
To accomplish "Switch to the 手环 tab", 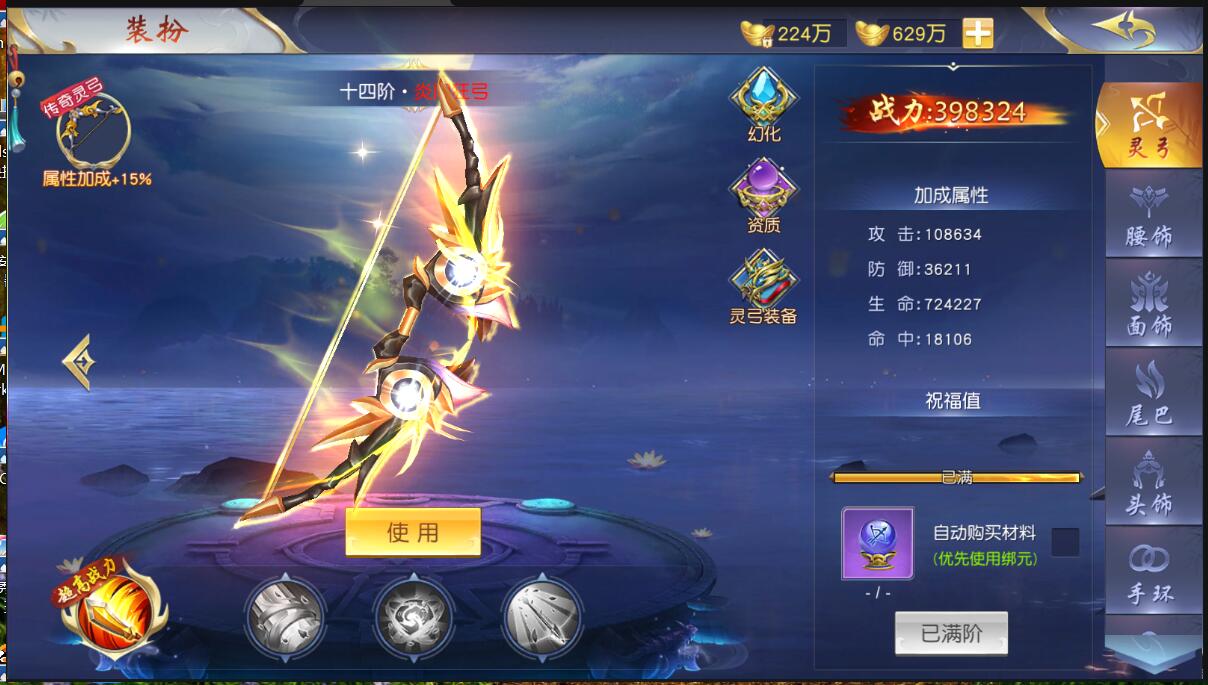I will 1150,570.
